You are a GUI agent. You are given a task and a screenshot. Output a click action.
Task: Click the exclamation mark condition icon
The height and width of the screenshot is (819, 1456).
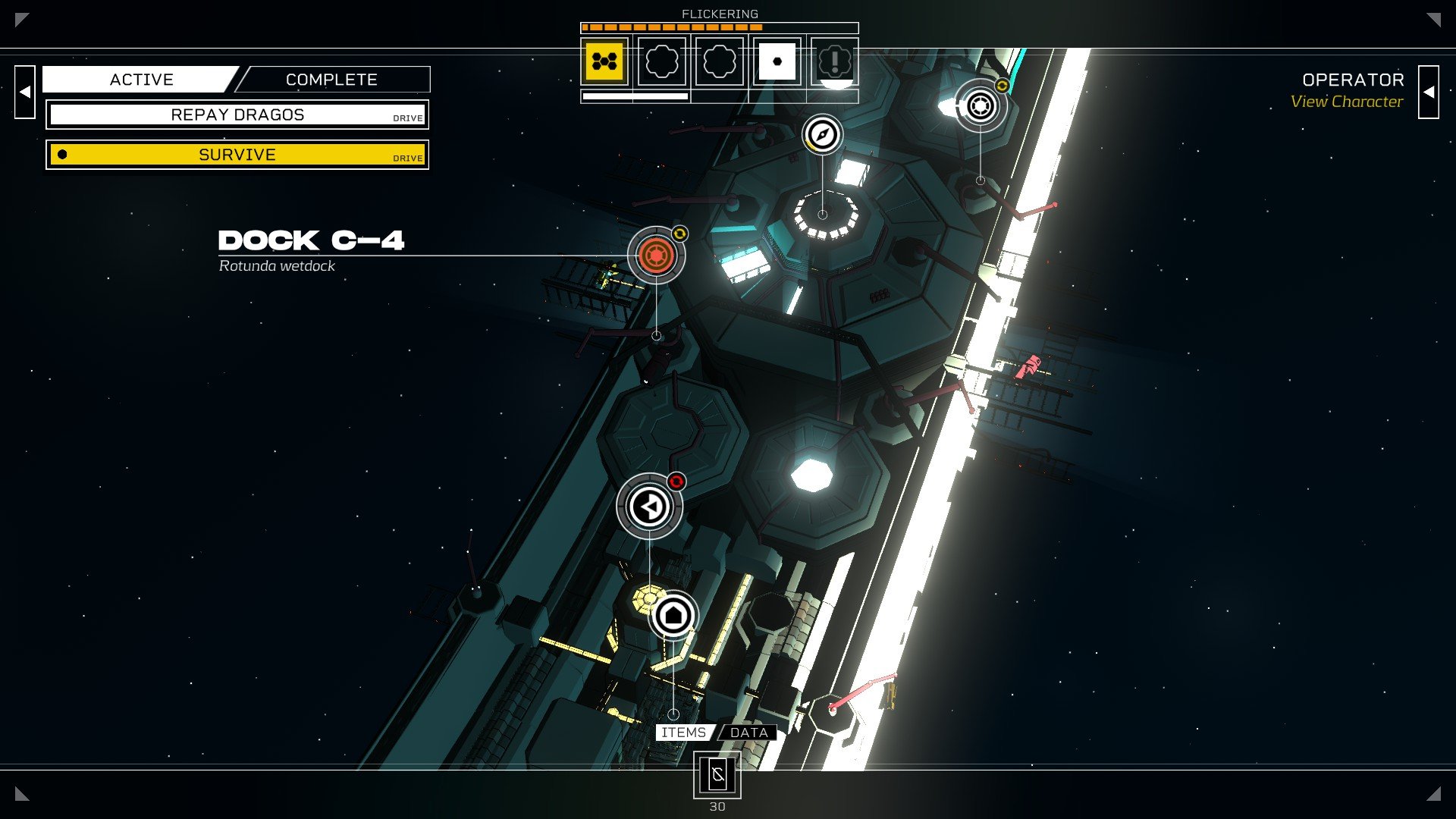834,61
